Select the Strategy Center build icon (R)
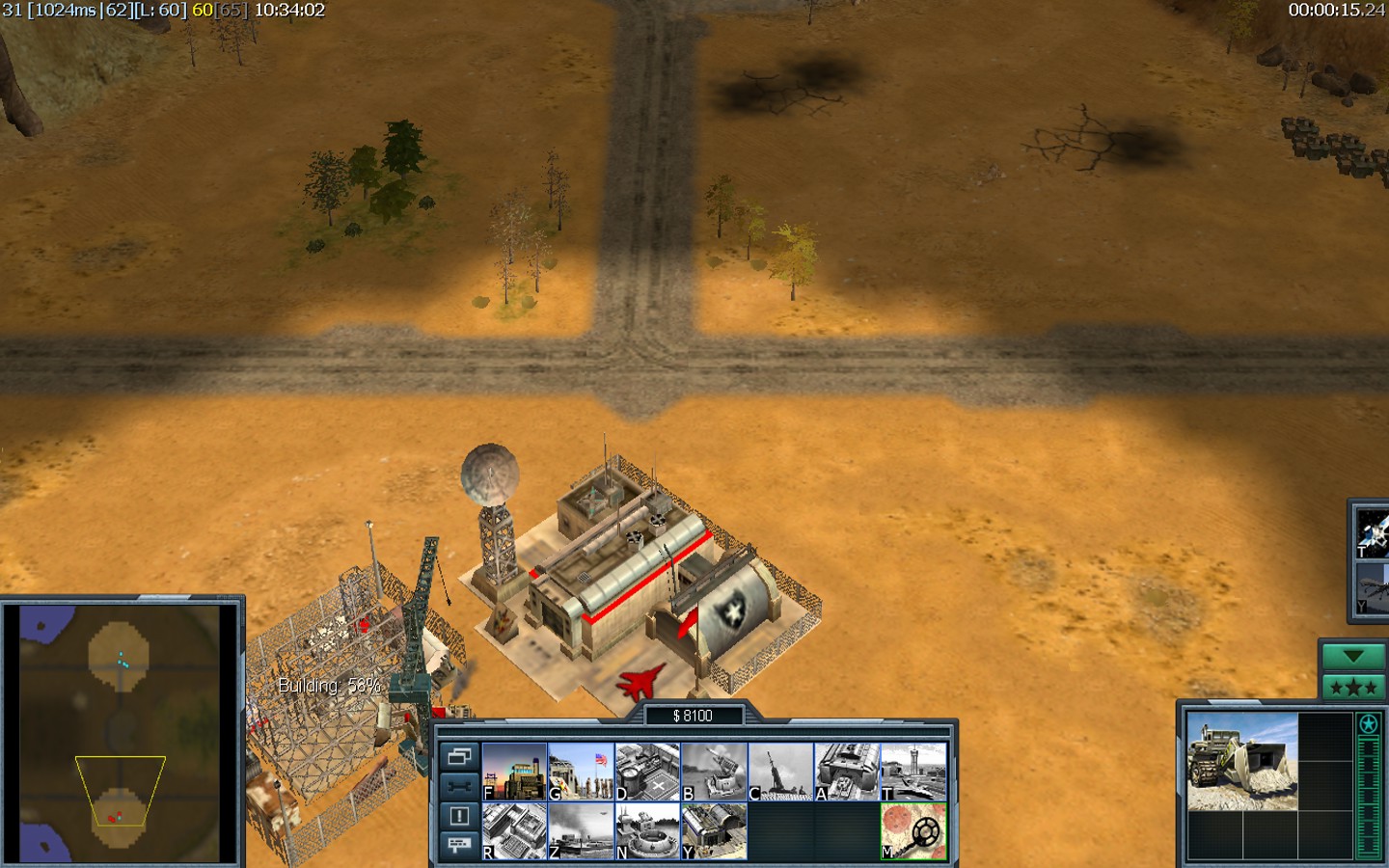The image size is (1389, 868). tap(514, 830)
